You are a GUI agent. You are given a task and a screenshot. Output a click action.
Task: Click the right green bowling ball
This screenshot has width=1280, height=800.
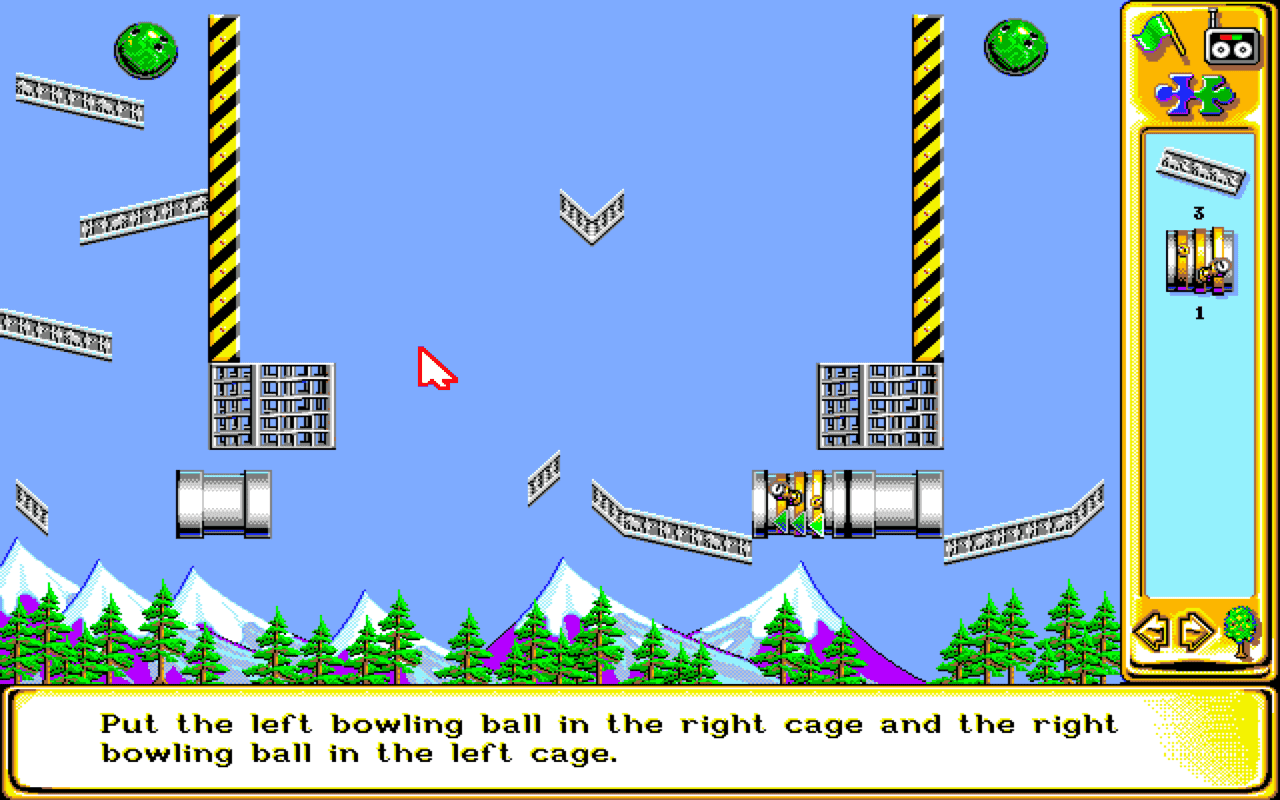click(1013, 47)
